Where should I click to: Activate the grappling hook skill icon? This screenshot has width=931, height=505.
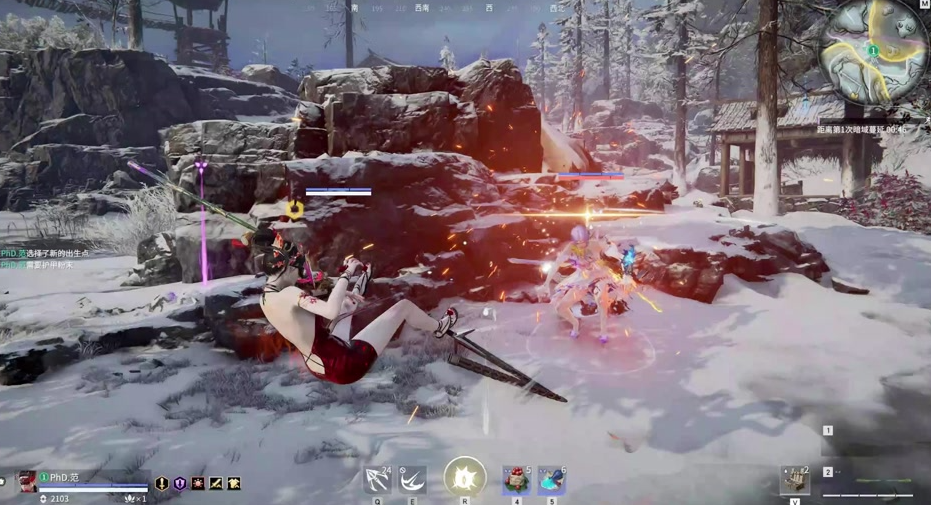tap(378, 480)
